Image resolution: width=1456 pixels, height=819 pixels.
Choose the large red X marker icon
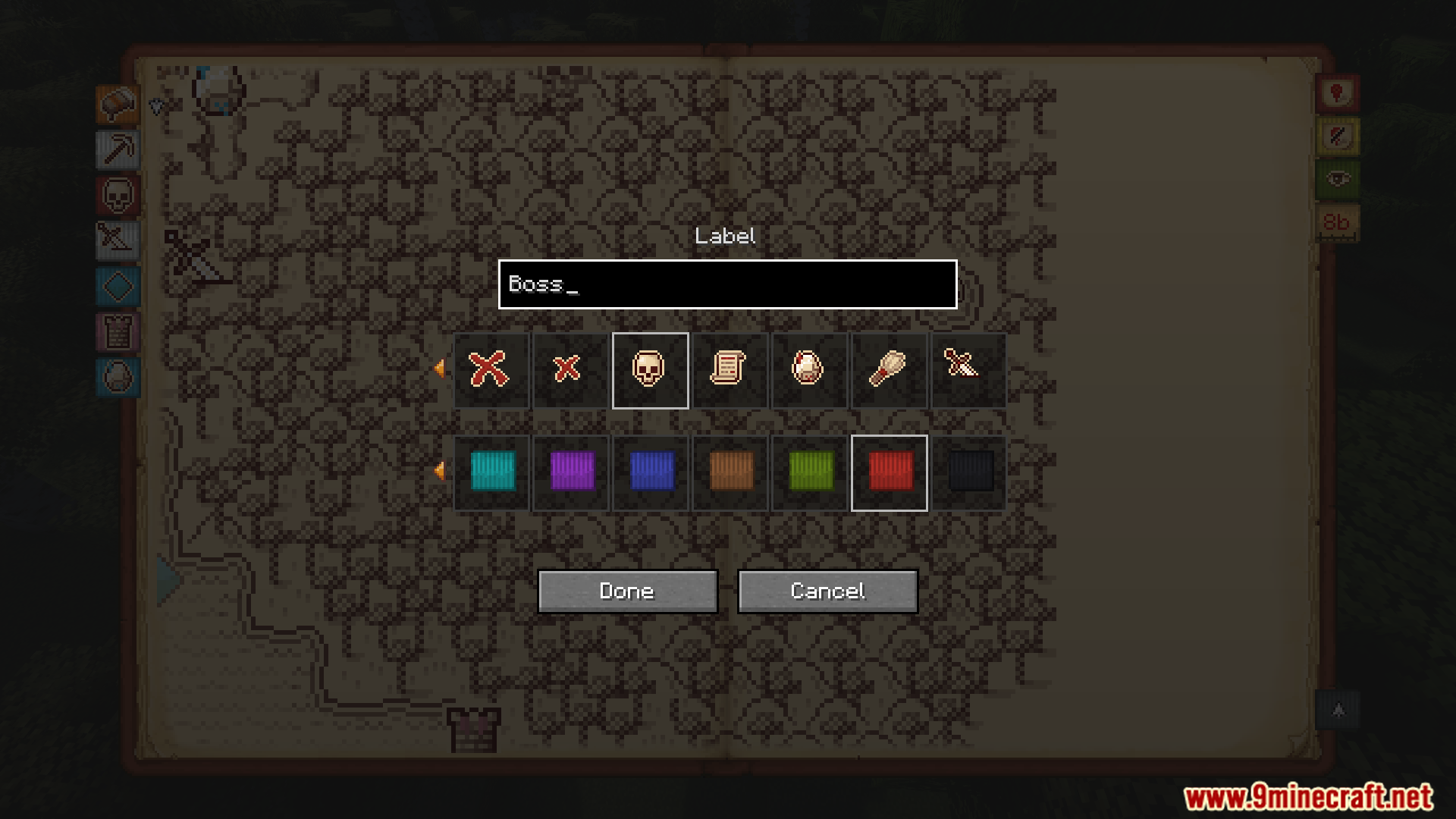coord(491,370)
